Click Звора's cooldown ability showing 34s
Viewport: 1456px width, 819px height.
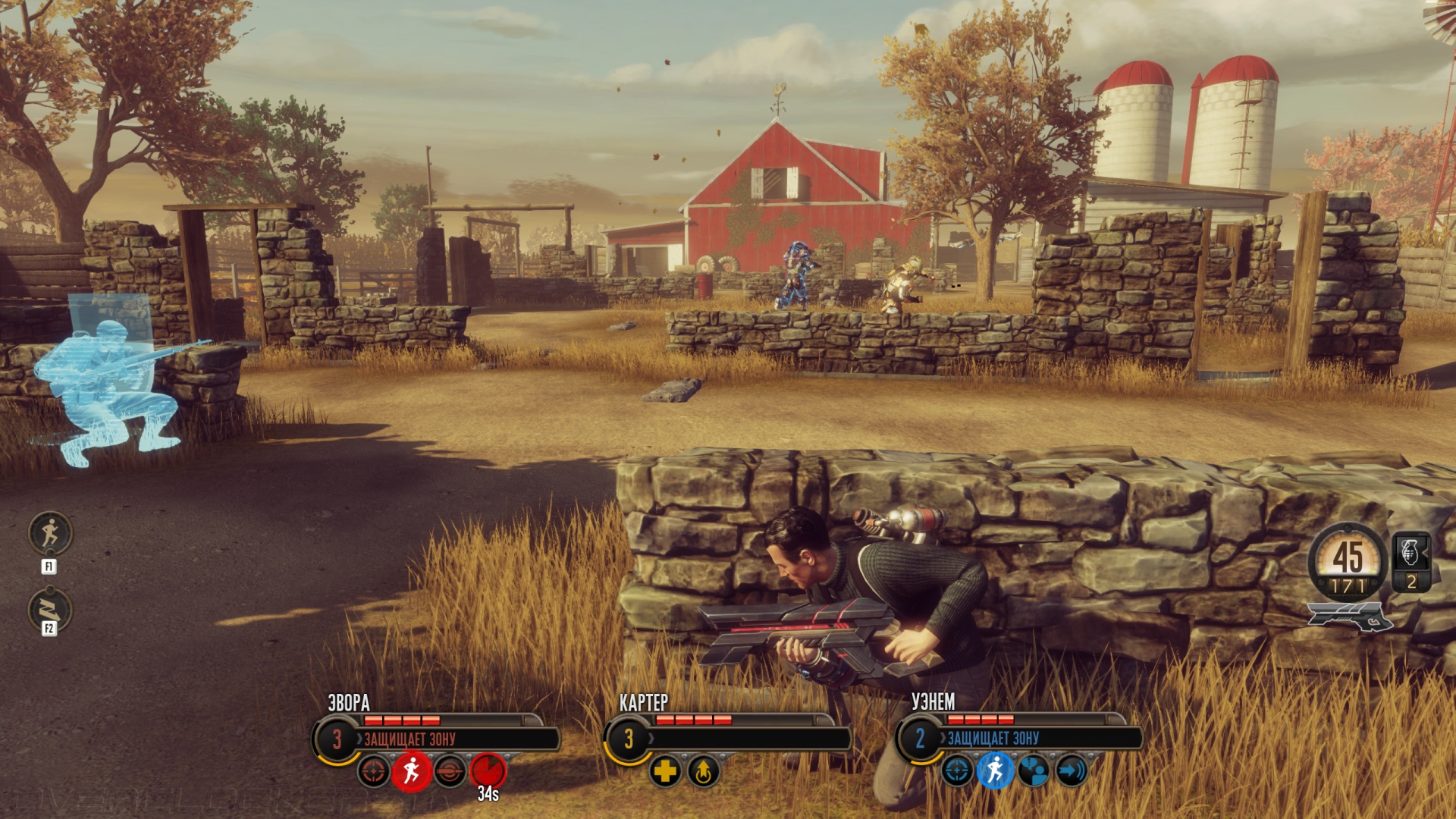click(x=488, y=771)
